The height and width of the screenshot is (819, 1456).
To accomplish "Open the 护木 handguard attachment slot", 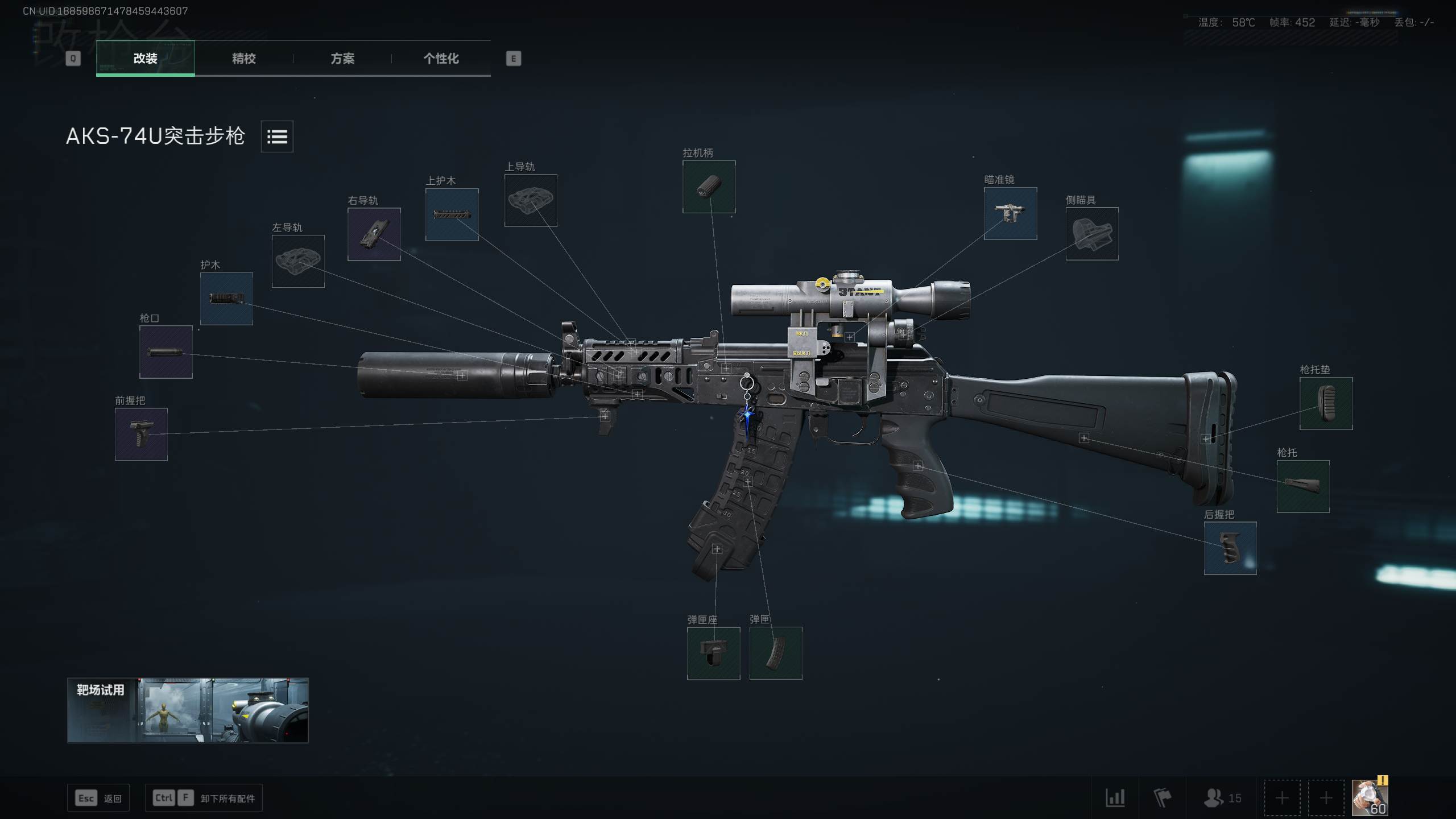I will pyautogui.click(x=226, y=298).
